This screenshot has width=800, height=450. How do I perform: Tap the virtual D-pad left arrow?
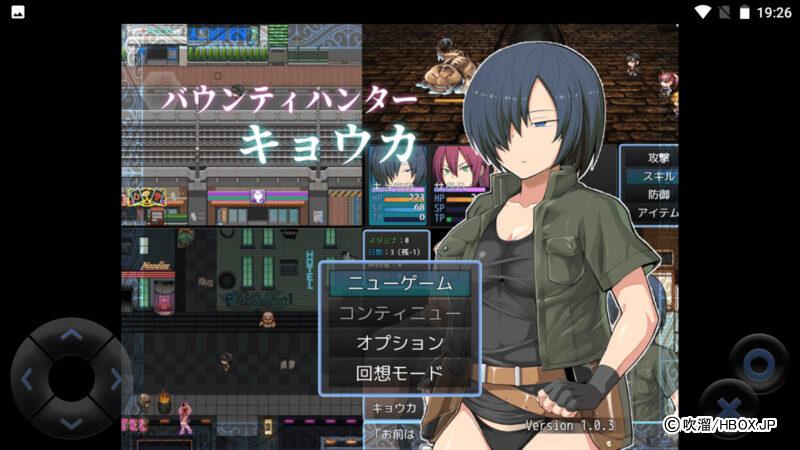(x=28, y=379)
